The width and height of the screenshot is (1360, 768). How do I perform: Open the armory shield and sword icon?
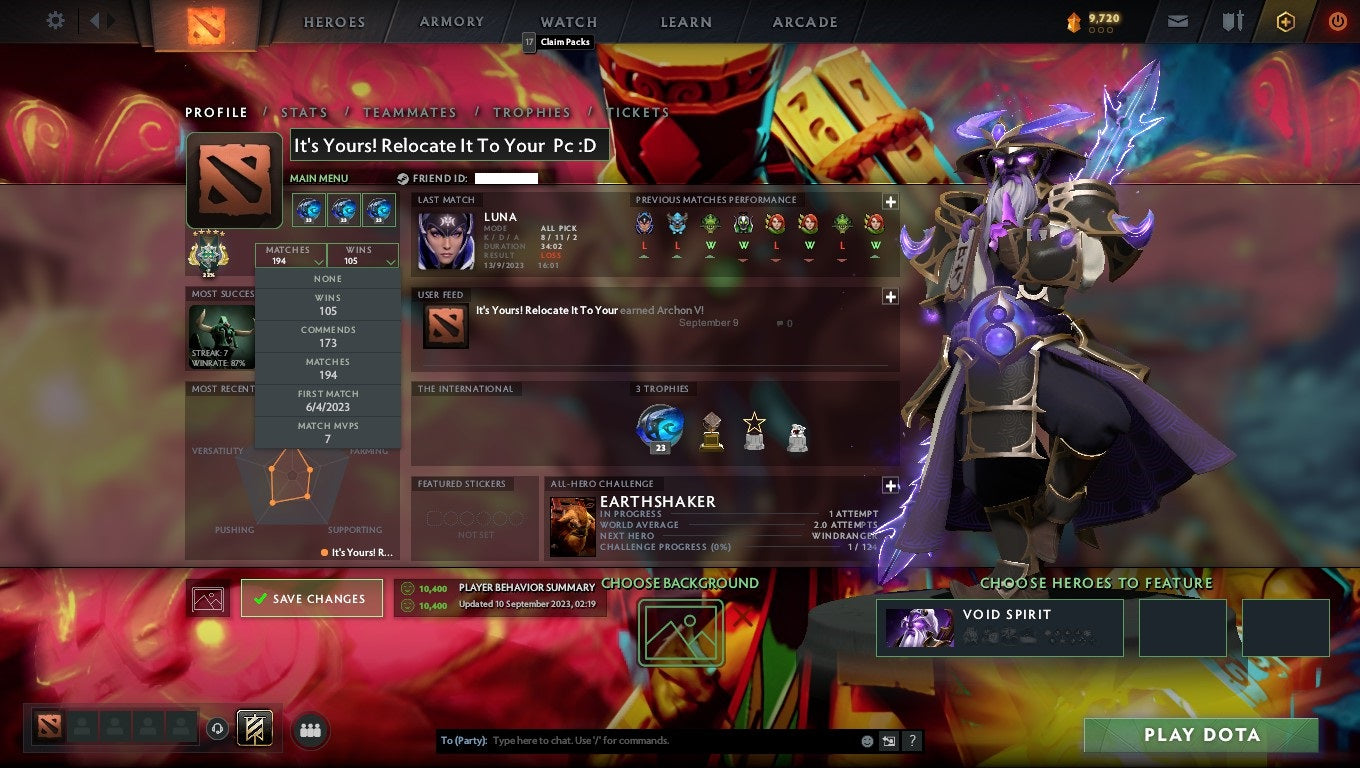[1230, 21]
